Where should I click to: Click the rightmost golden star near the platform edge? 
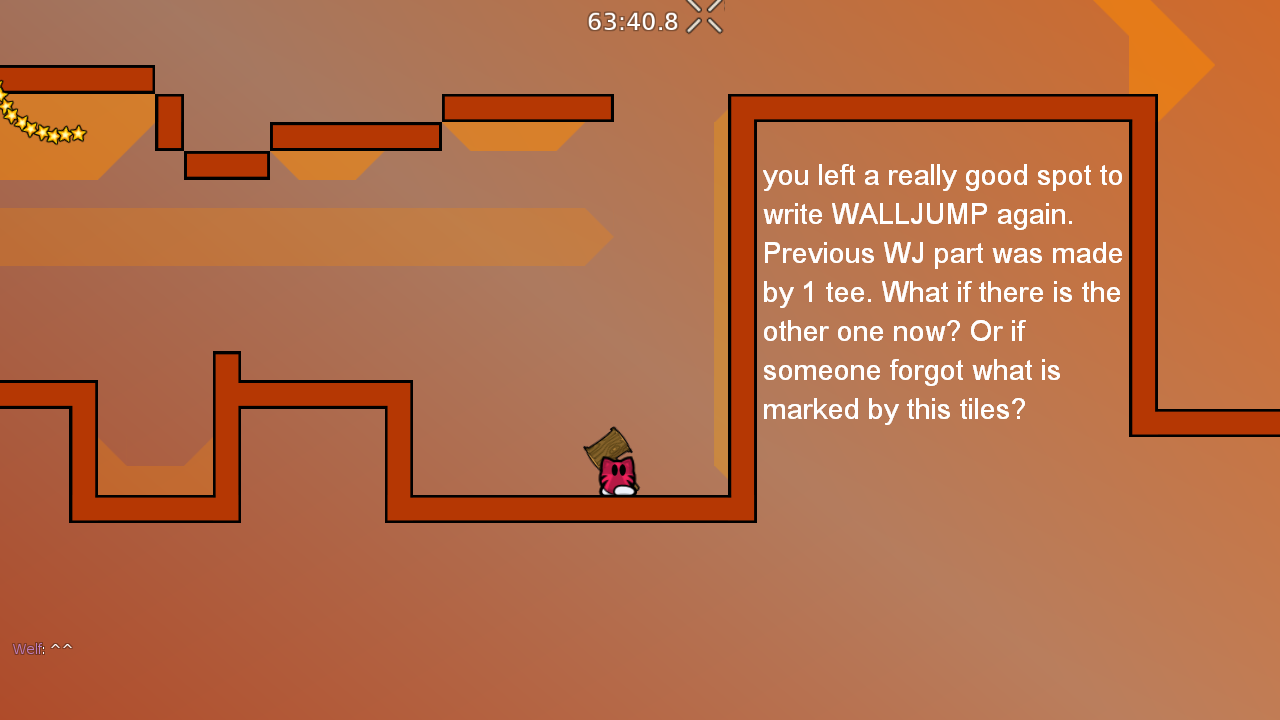click(x=79, y=134)
